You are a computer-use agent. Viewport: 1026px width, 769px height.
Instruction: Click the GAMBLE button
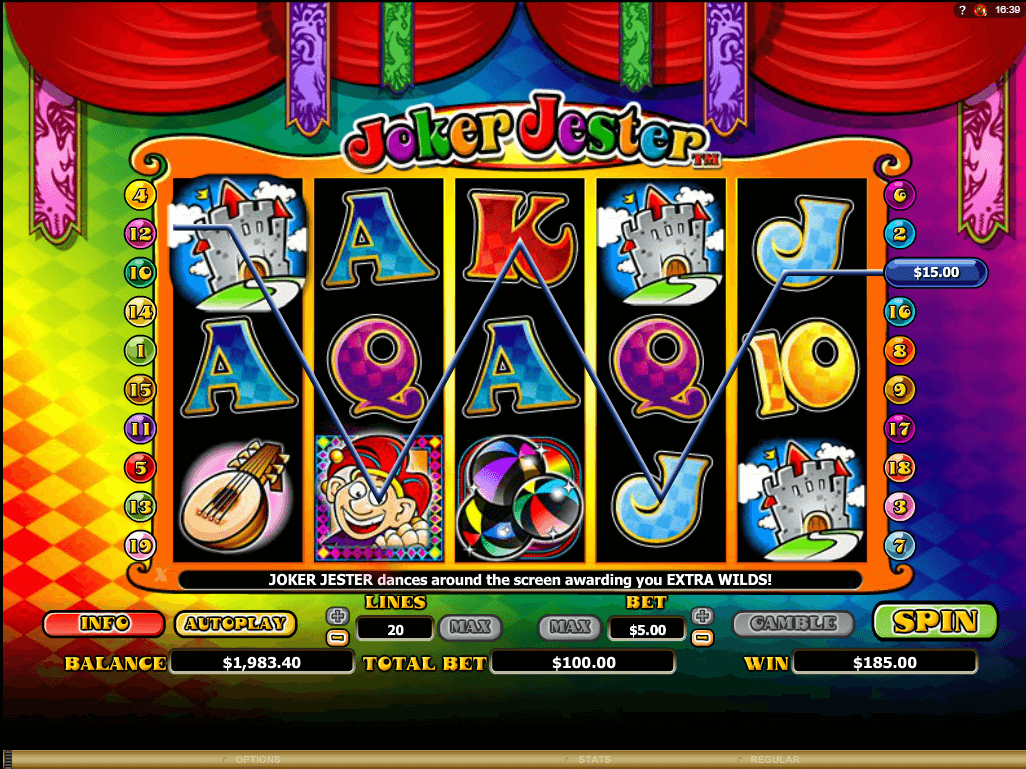[x=793, y=624]
